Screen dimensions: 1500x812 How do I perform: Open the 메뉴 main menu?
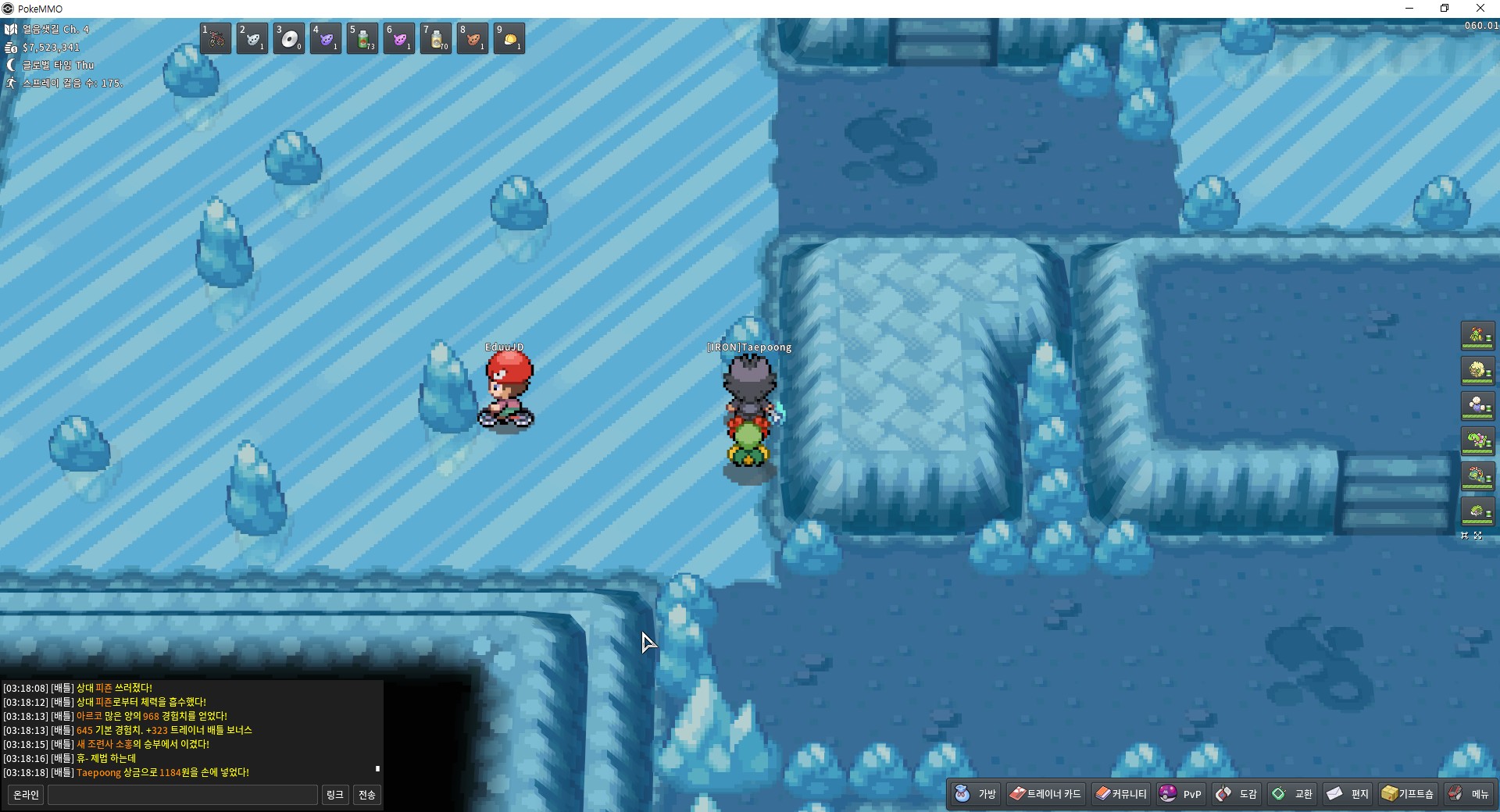pos(1470,794)
